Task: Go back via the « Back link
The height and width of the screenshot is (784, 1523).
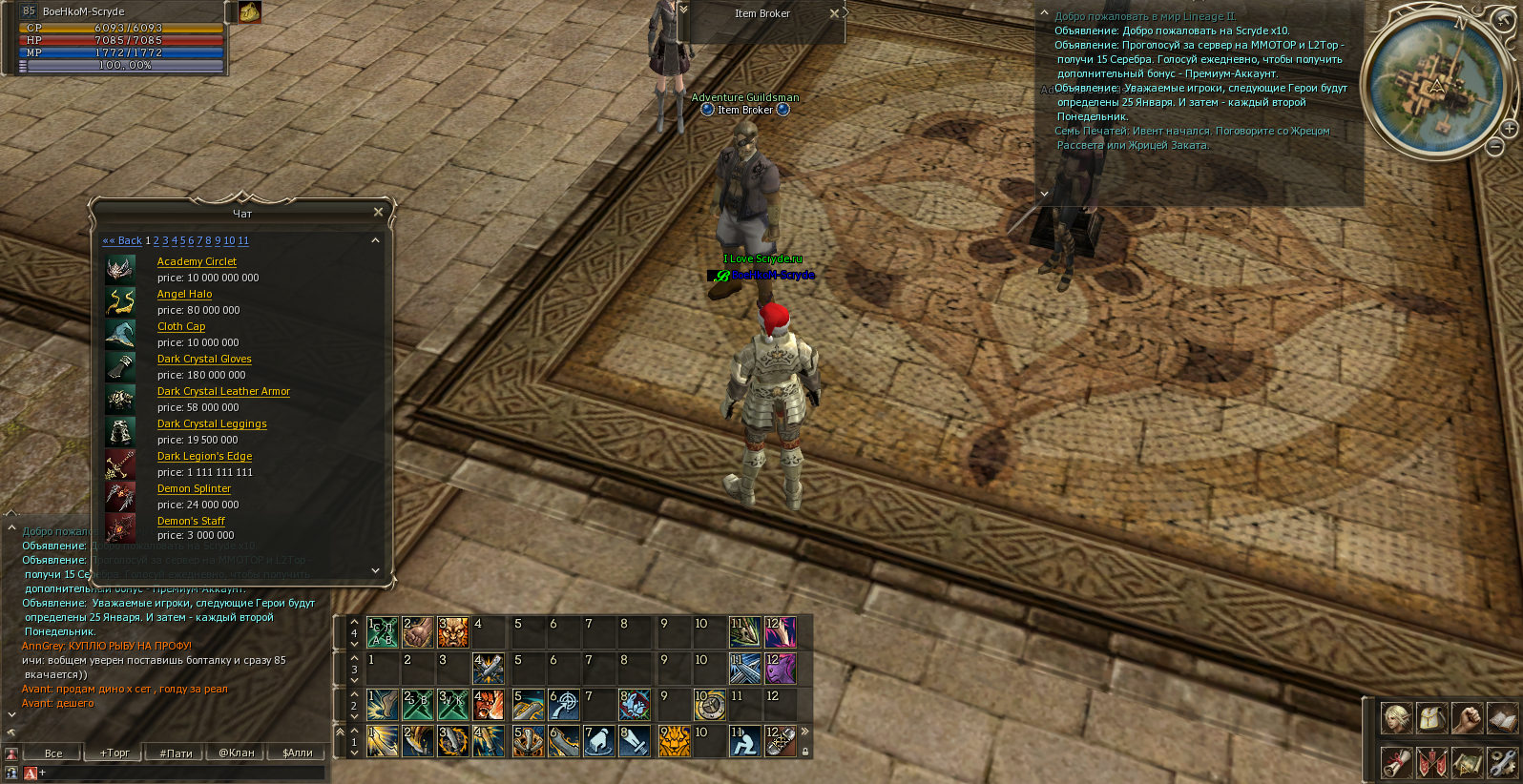Action: 122,241
